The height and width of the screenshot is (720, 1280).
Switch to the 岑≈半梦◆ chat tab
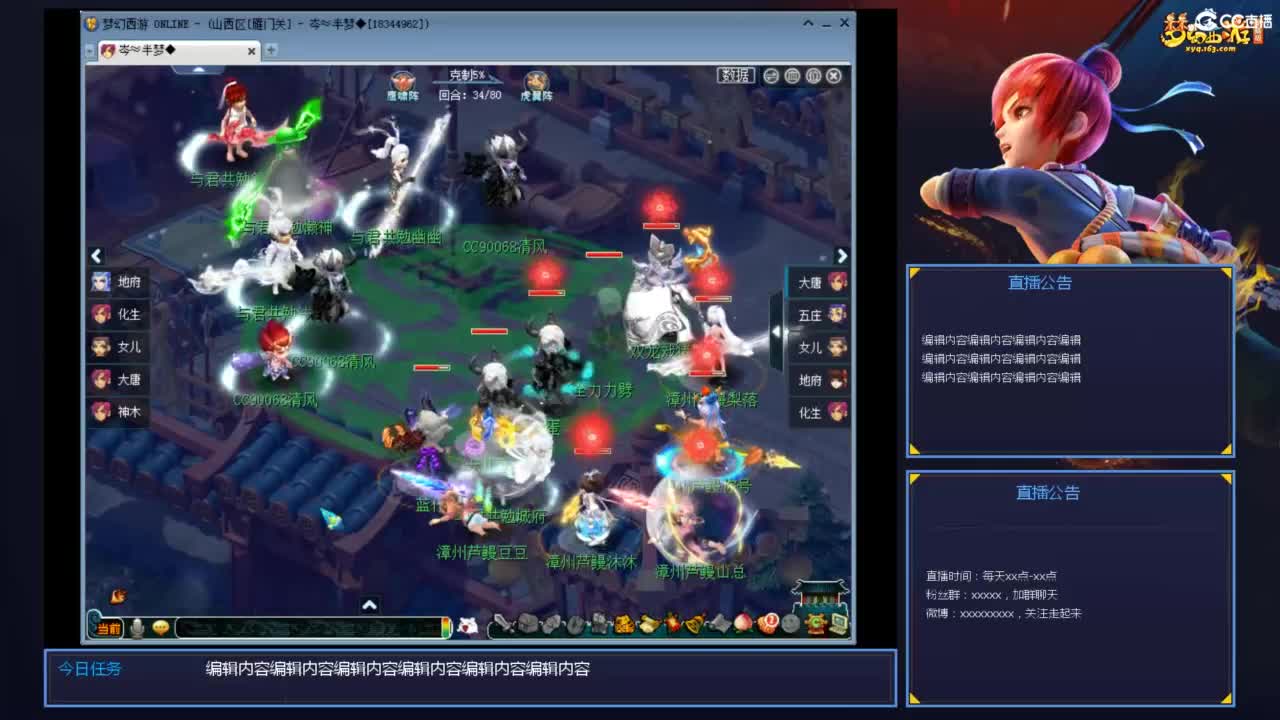(x=150, y=48)
